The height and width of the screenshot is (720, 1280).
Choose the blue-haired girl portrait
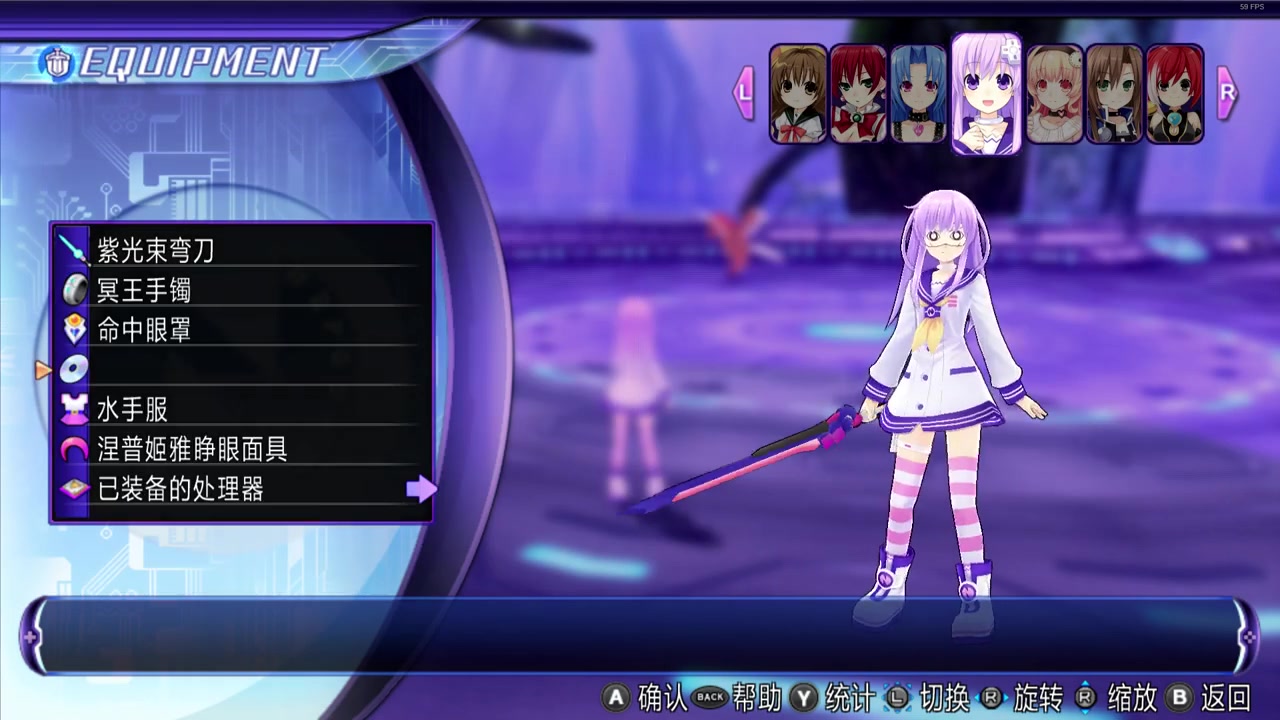click(918, 94)
